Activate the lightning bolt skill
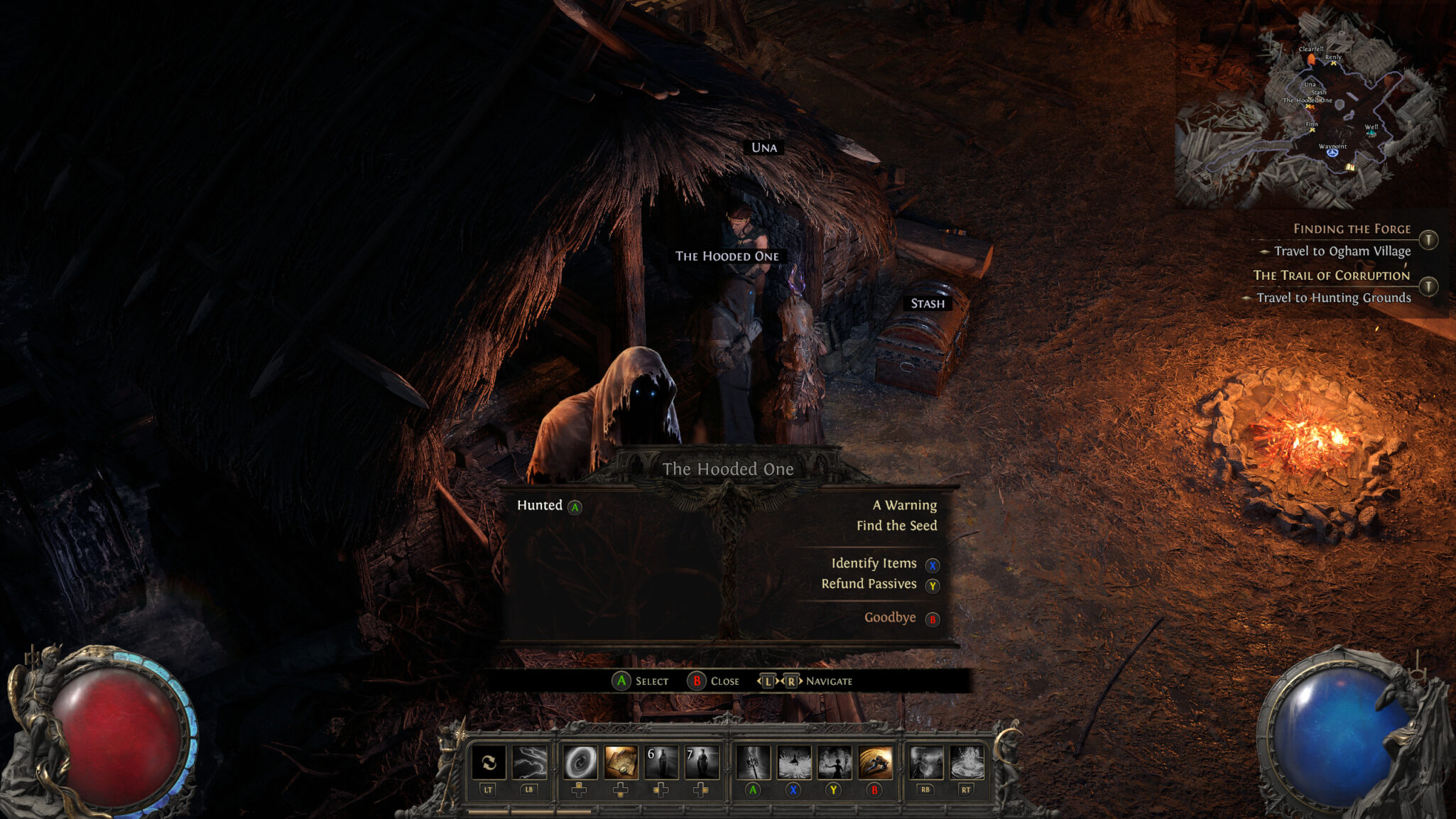The width and height of the screenshot is (1456, 819). (529, 763)
